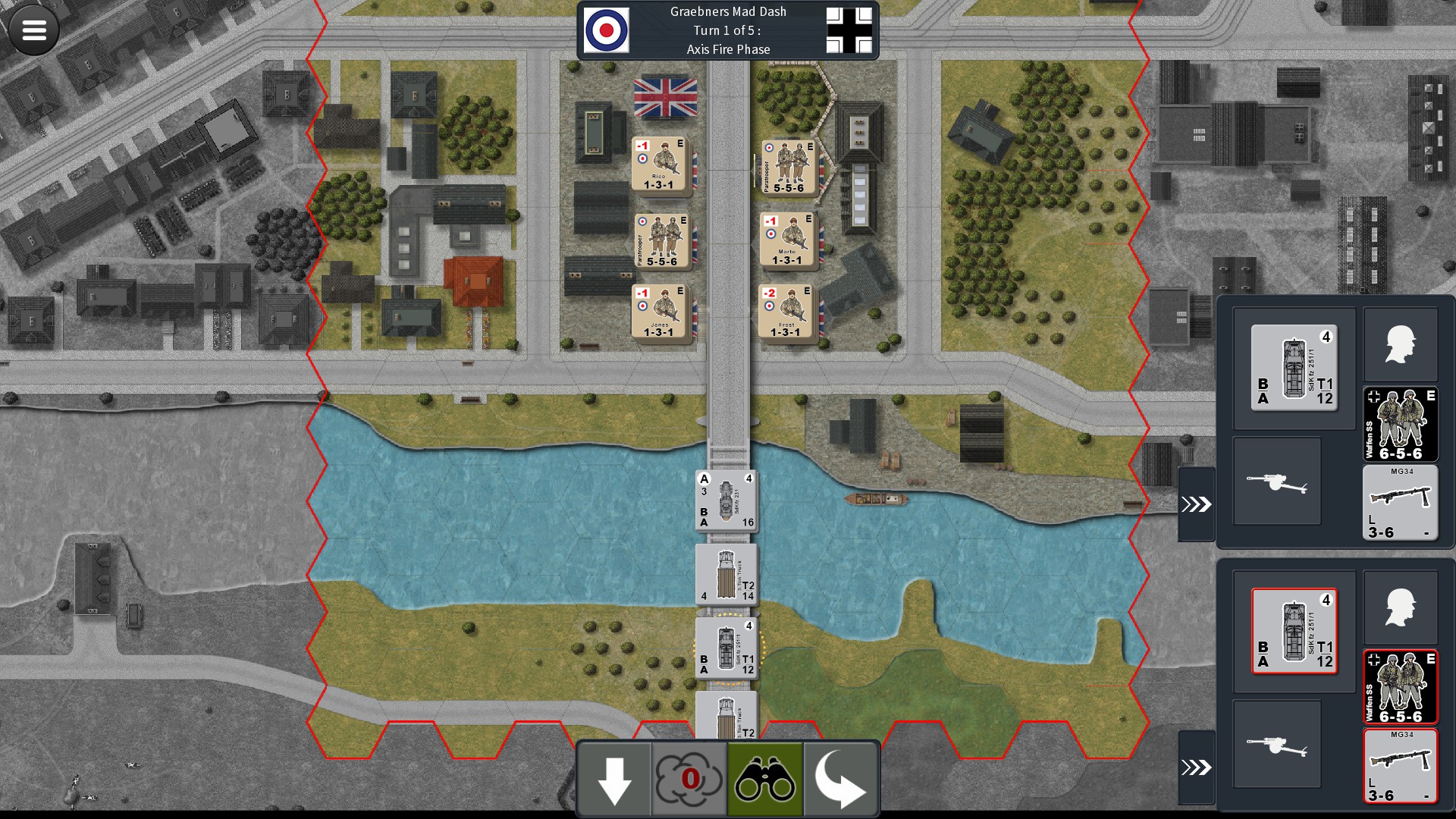Viewport: 1456px width, 819px height.
Task: Select the red-outlined MG34 weapon card
Action: (1400, 766)
